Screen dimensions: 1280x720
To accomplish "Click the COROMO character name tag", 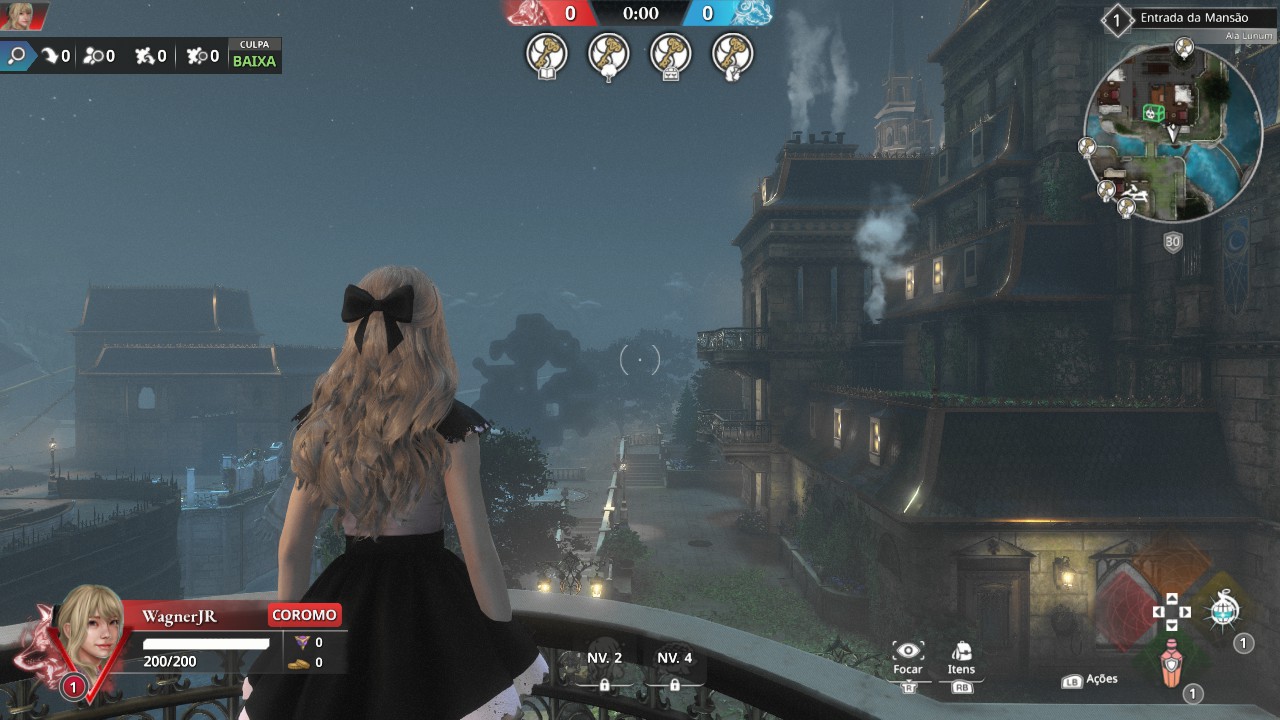I will (304, 615).
